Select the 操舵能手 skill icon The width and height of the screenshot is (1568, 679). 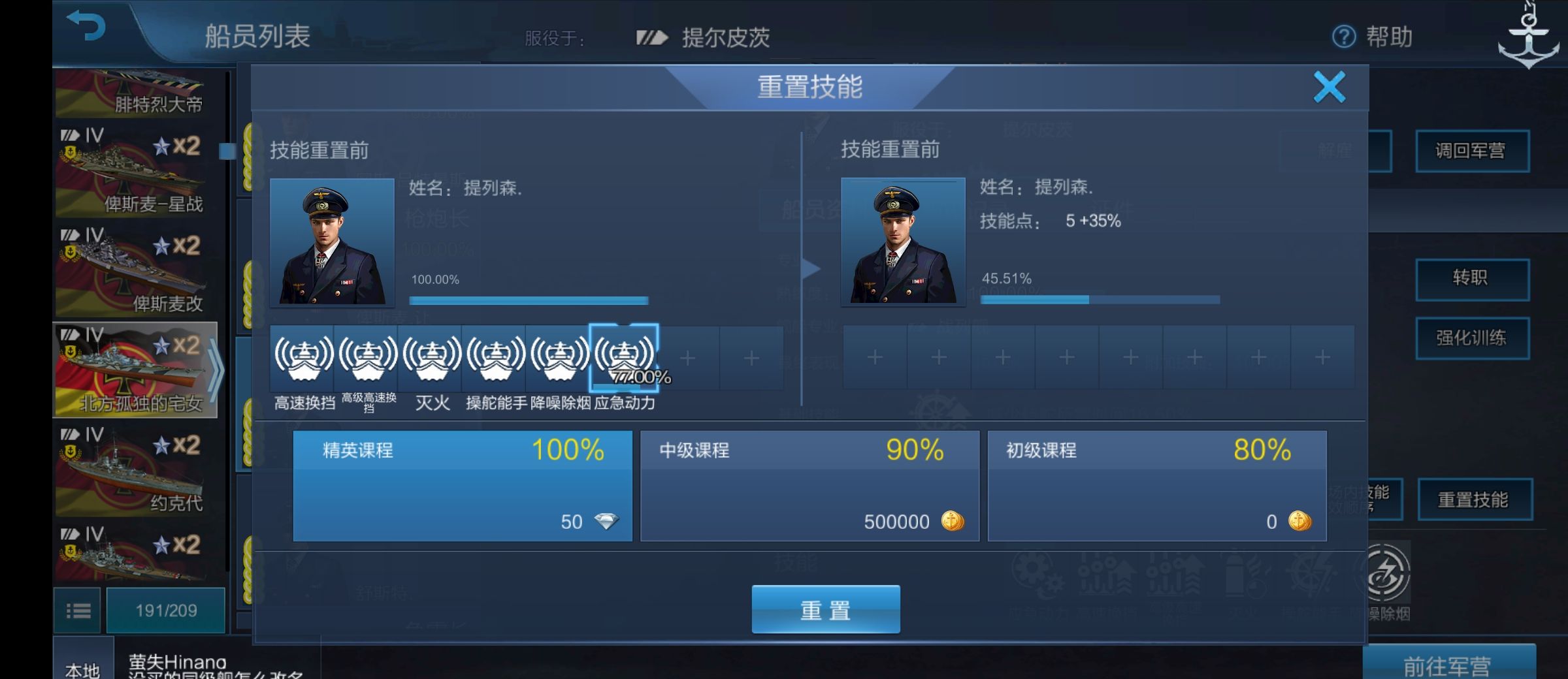pyautogui.click(x=496, y=358)
